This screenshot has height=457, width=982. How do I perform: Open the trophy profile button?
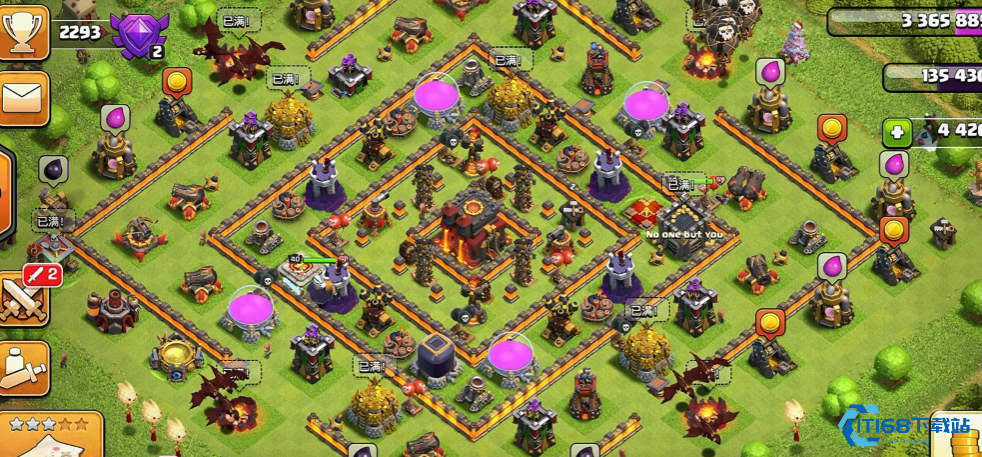point(22,32)
